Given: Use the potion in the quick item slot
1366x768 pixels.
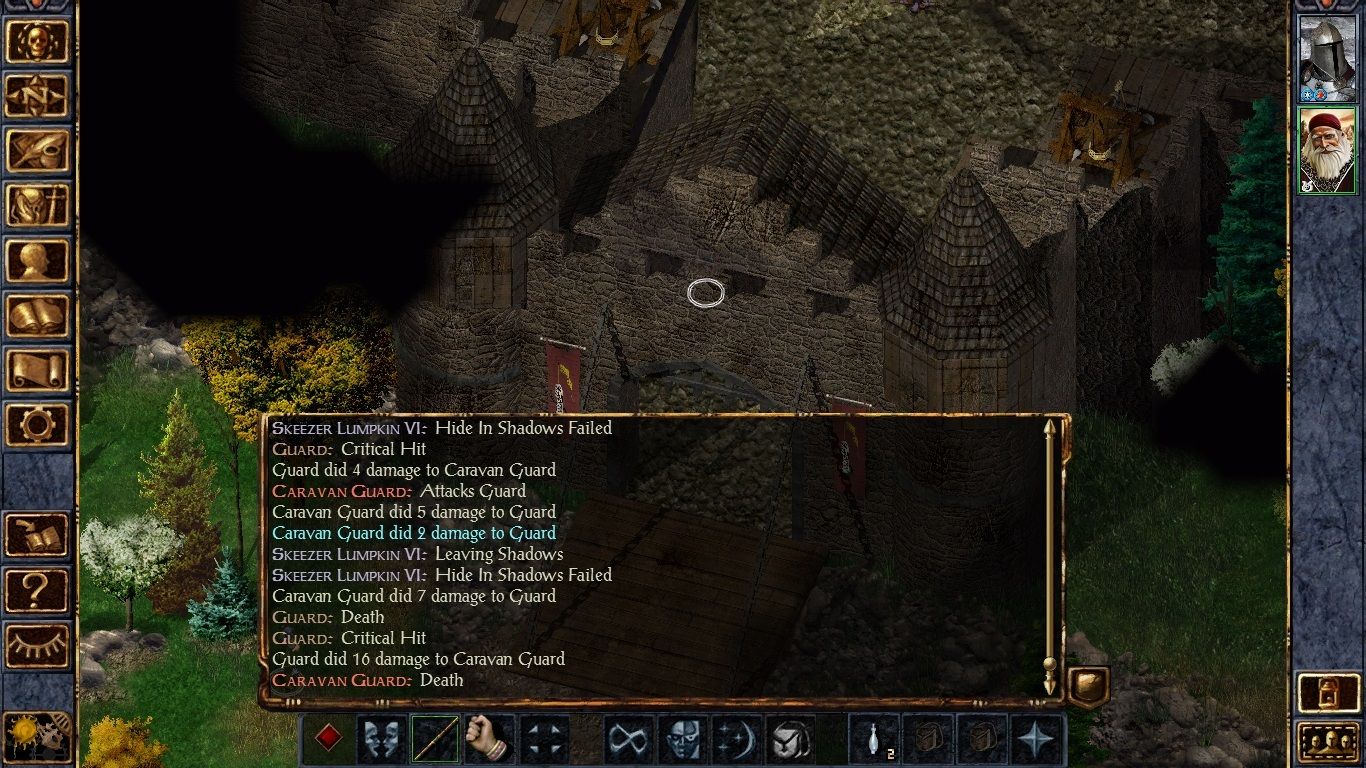Looking at the screenshot, I should [x=875, y=737].
